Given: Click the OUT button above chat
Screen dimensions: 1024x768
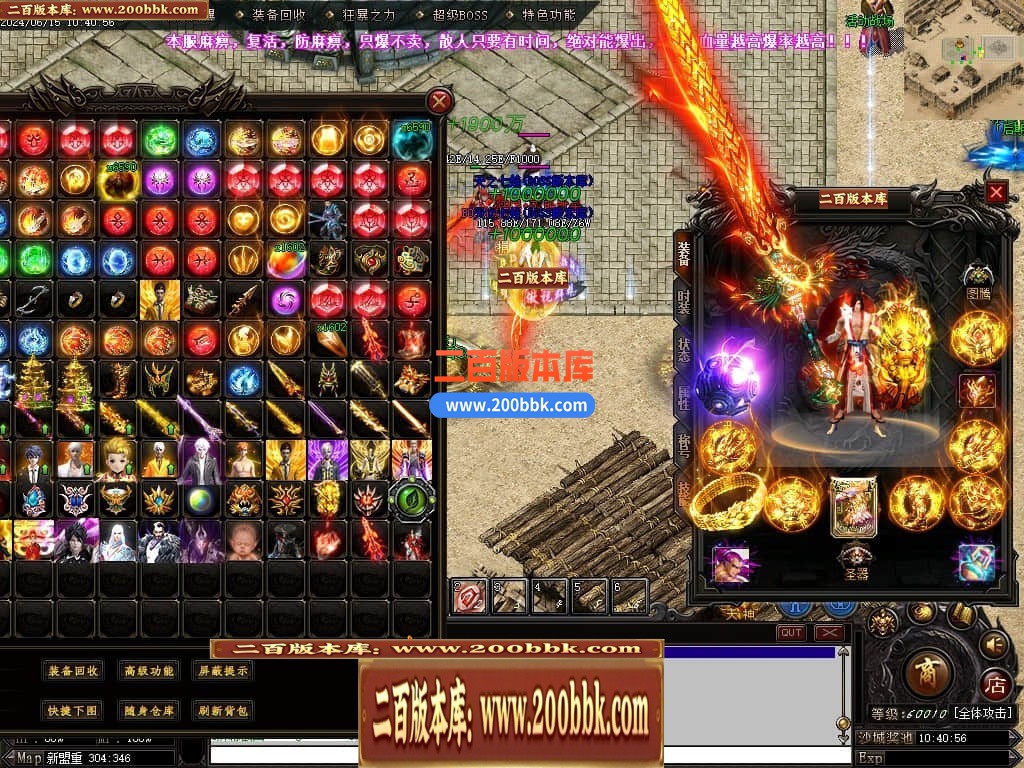Looking at the screenshot, I should (791, 633).
